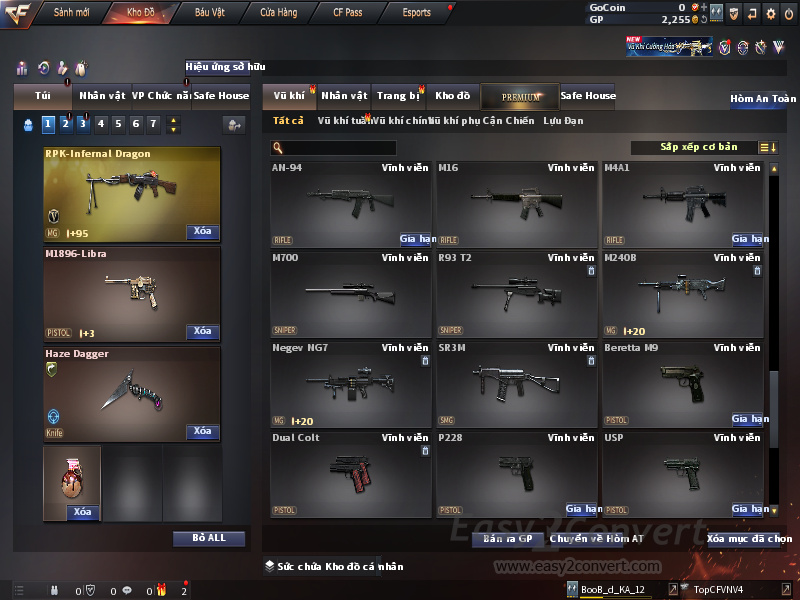The height and width of the screenshot is (600, 800).
Task: Open the CF Pass tab
Action: click(350, 13)
